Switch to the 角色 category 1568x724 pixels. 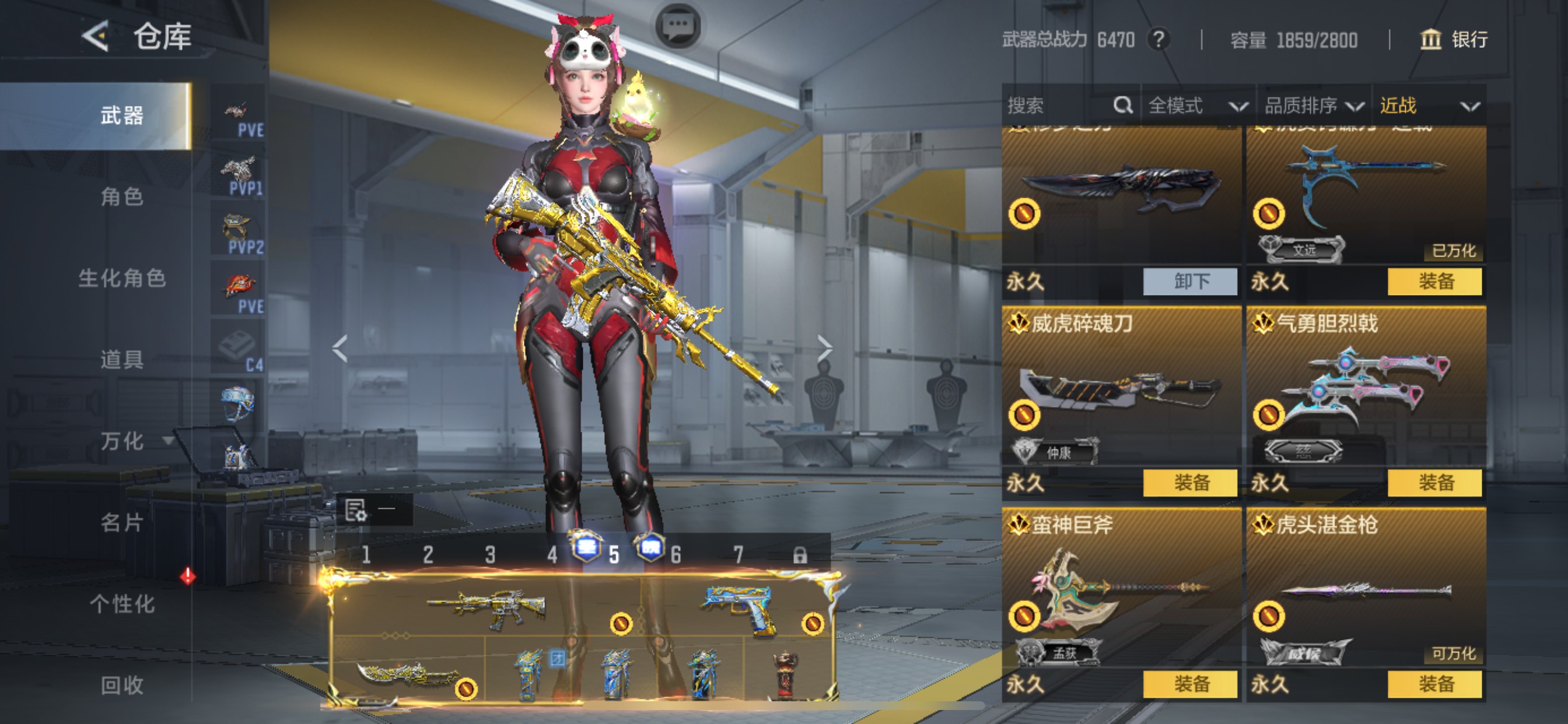pos(122,196)
